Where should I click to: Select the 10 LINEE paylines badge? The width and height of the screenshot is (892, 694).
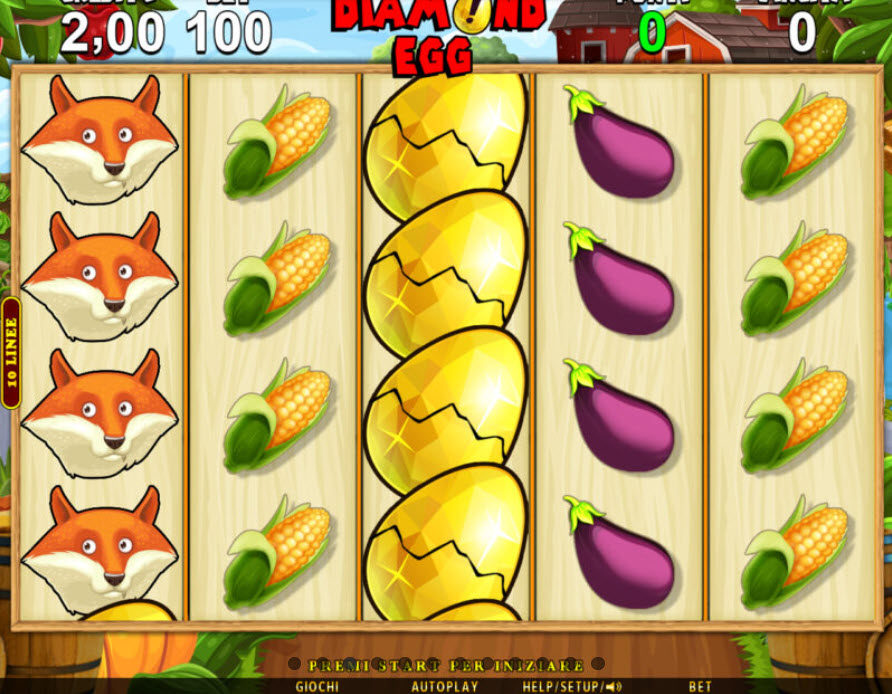[x=11, y=353]
